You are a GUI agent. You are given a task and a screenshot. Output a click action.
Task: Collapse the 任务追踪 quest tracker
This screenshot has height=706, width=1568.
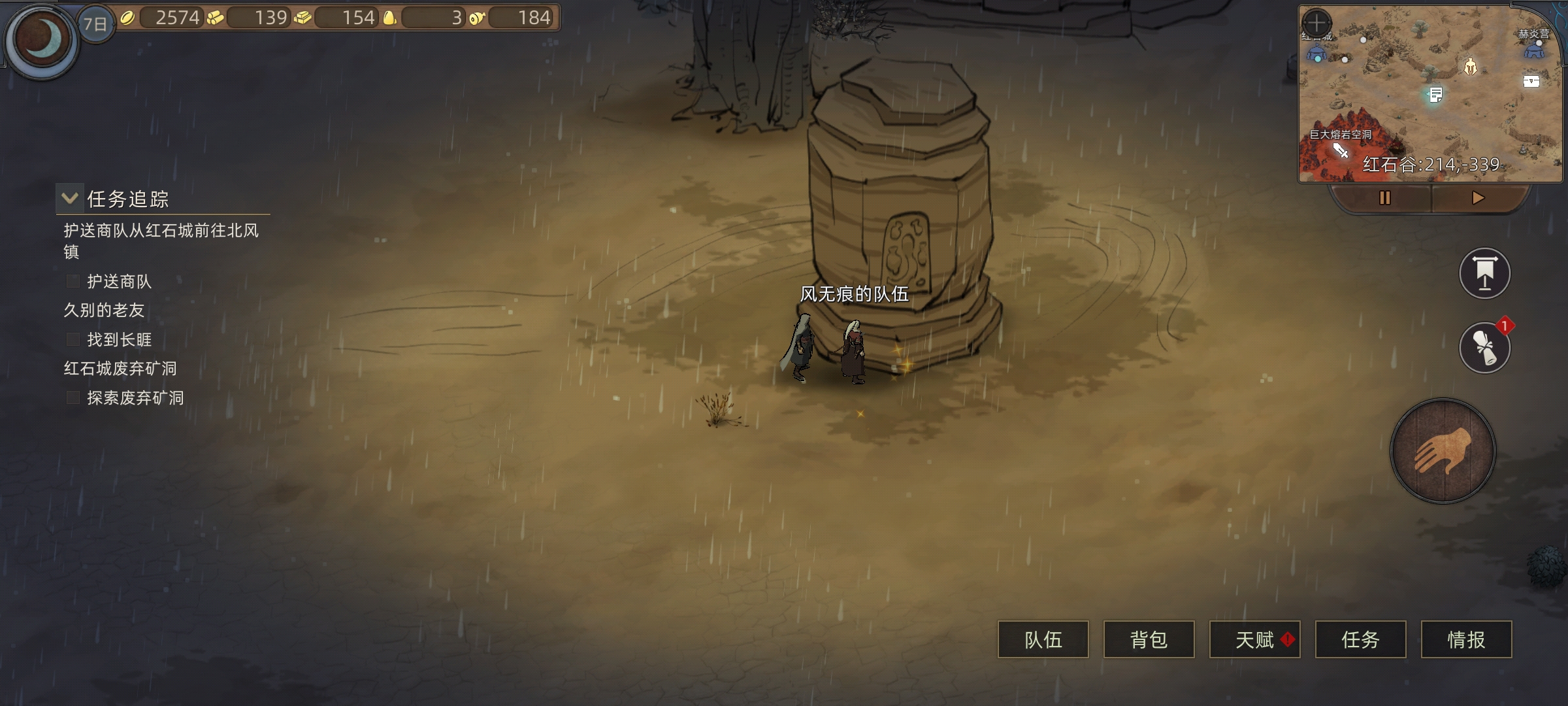(x=70, y=198)
